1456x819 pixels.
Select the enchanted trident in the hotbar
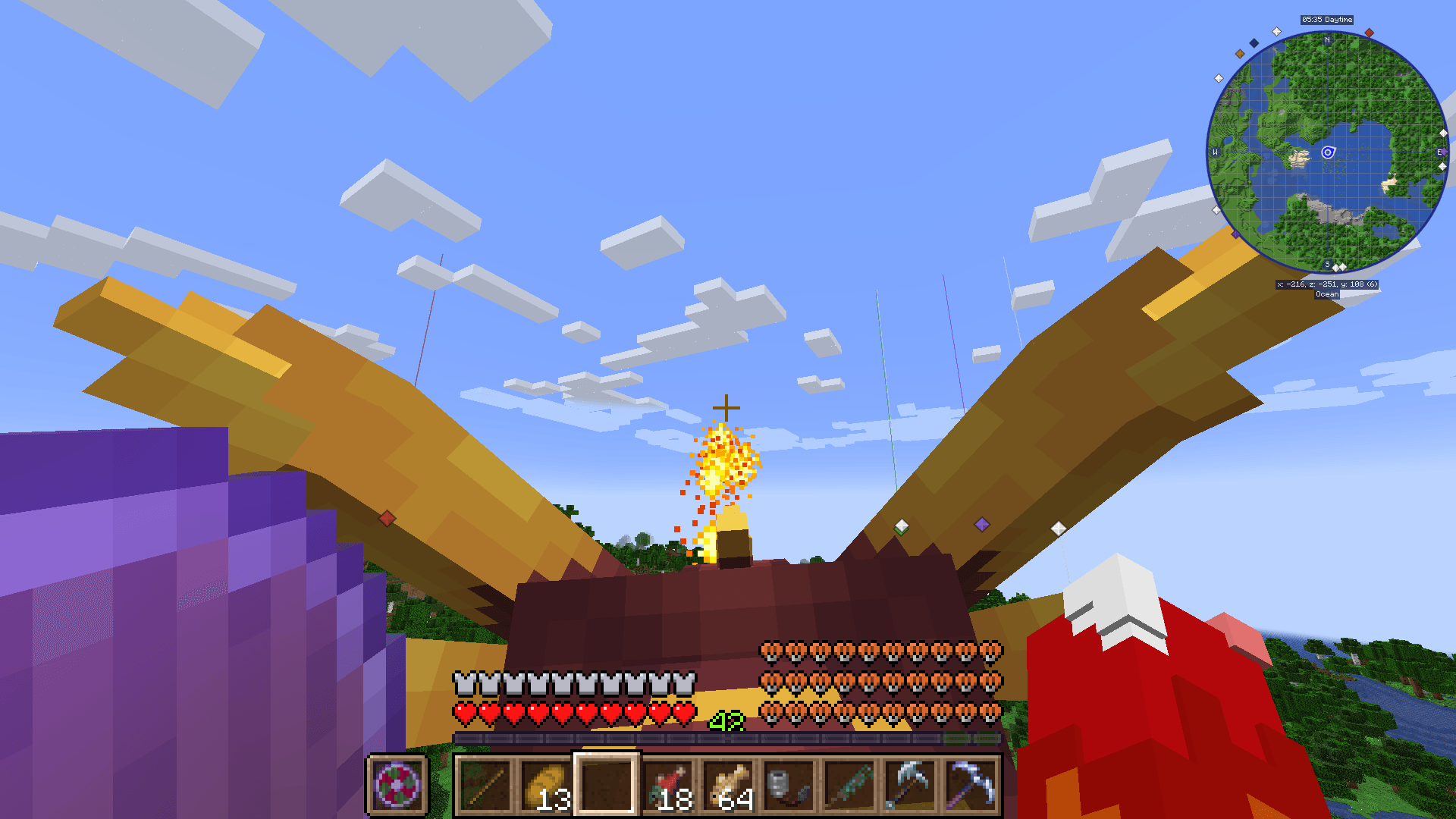coord(850,785)
